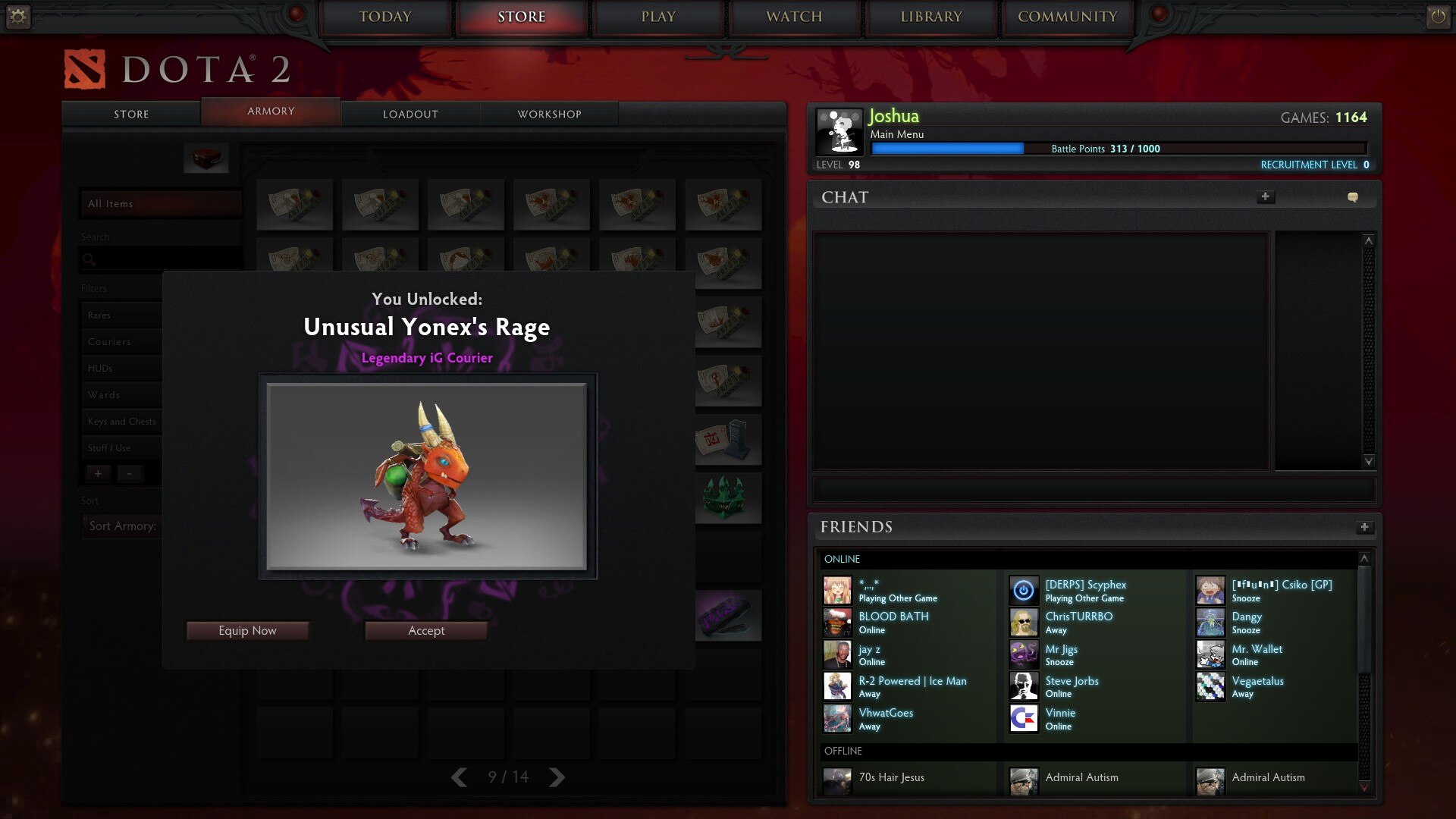Show the Store sub-tab

131,114
